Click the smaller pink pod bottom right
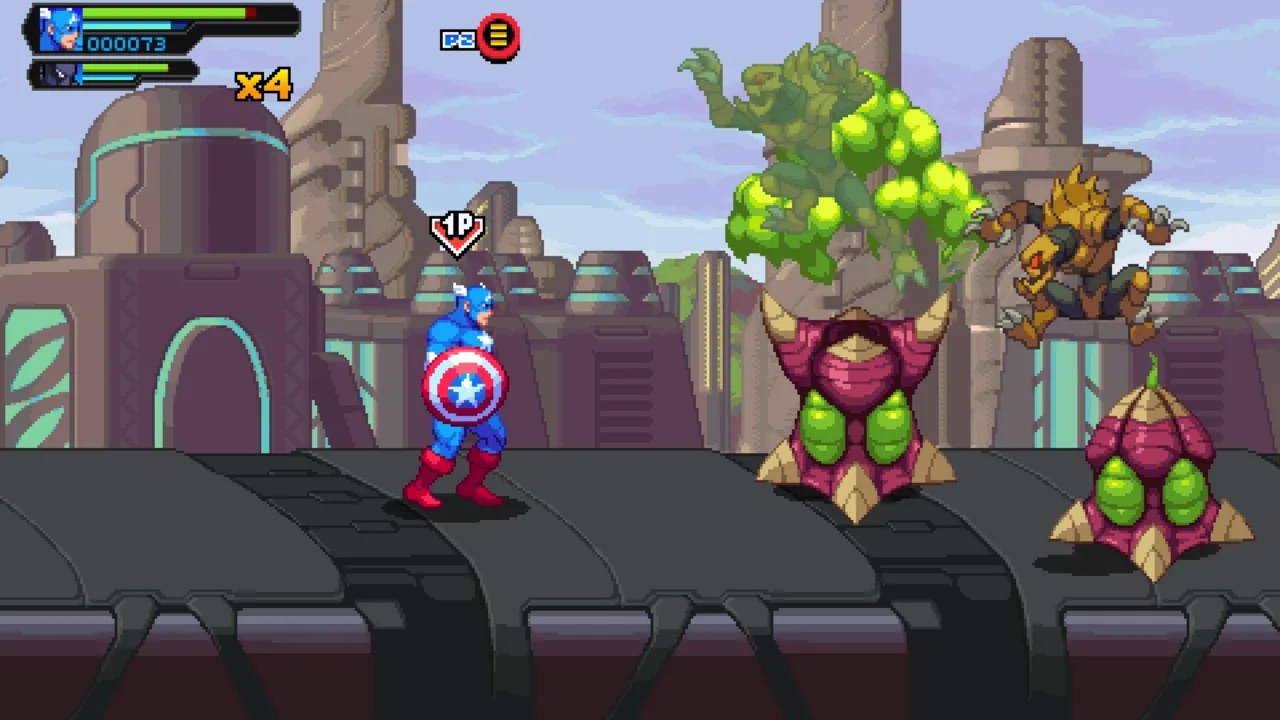Image resolution: width=1280 pixels, height=720 pixels. point(1150,480)
